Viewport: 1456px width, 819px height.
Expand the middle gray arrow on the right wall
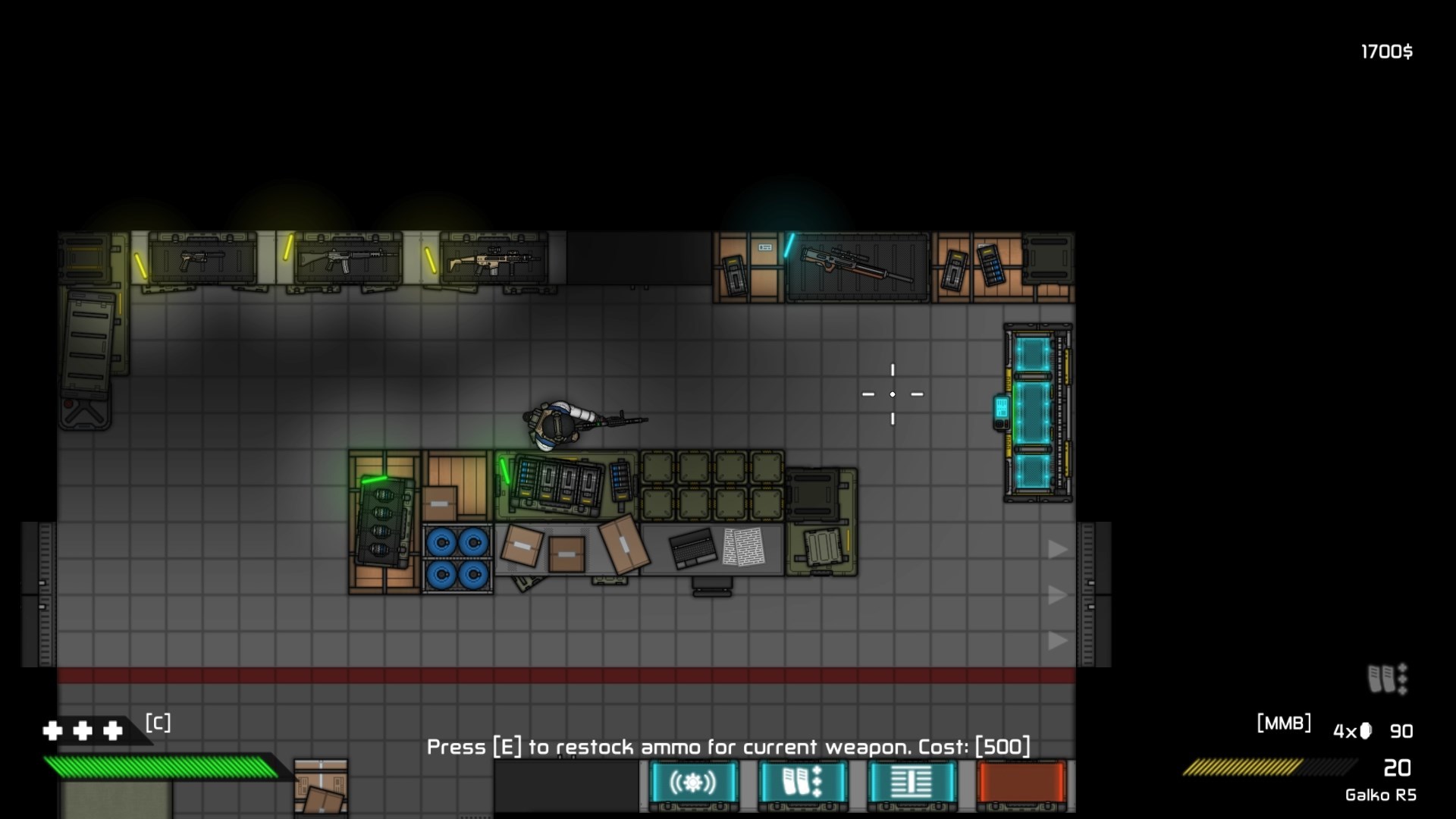pos(1057,595)
